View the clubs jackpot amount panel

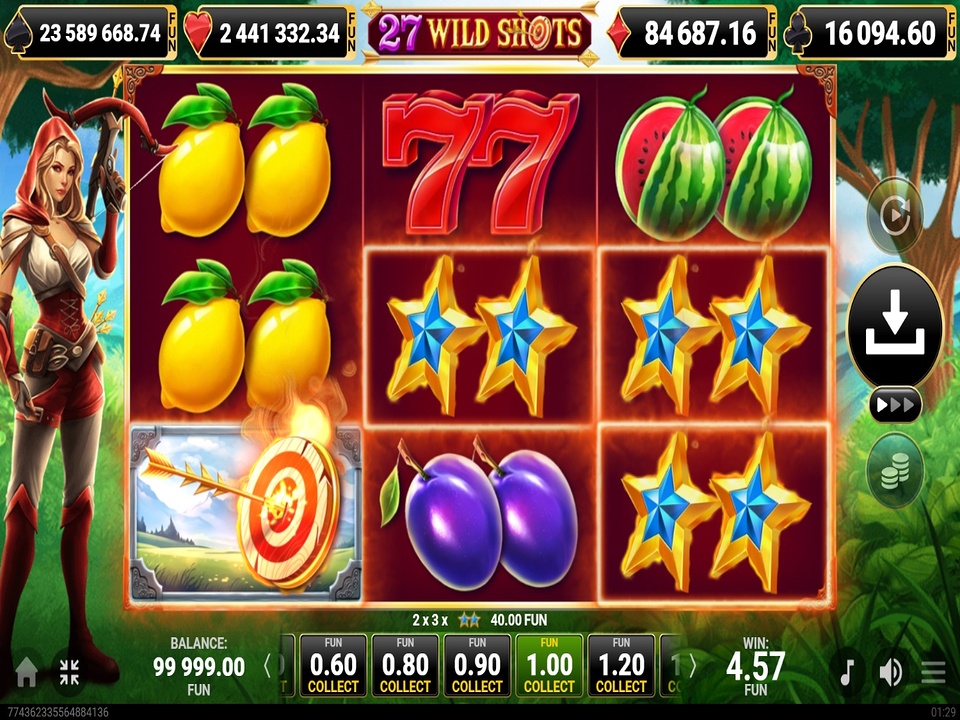coord(874,34)
